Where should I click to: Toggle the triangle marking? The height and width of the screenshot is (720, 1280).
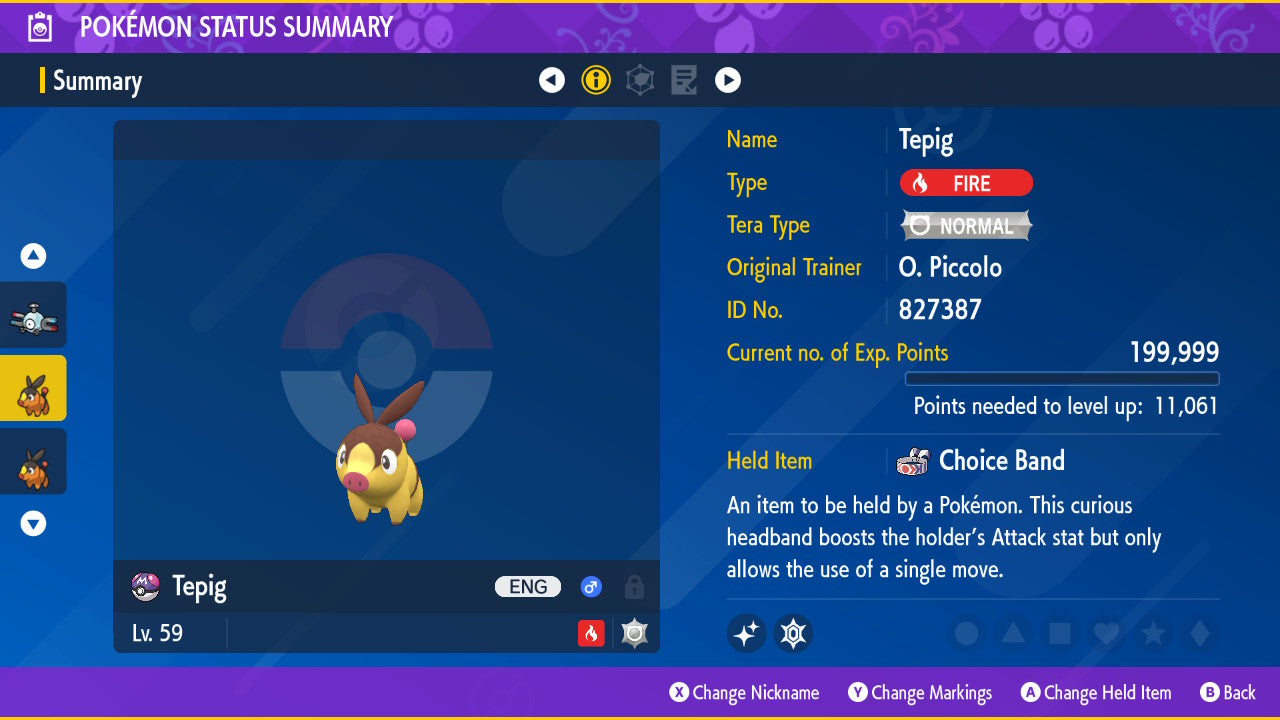1012,633
